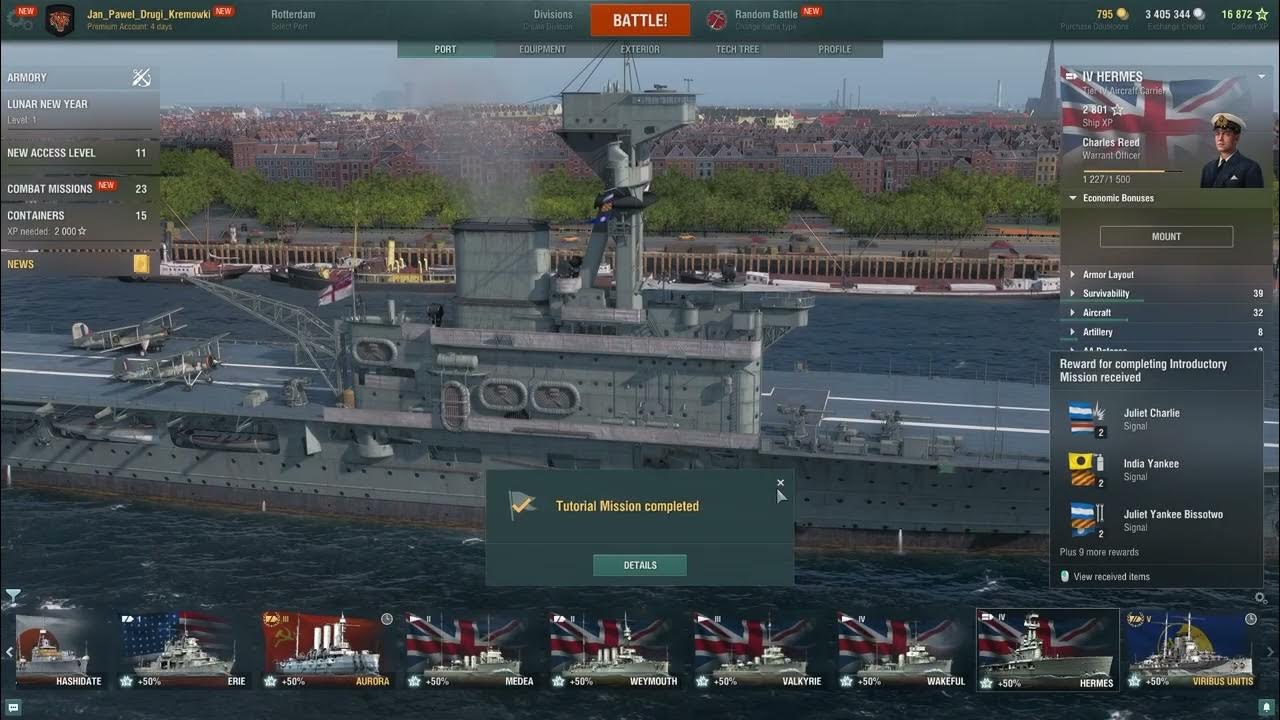The image size is (1280, 720).
Task: Open the game settings gear in top-left corner
Action: tap(20, 18)
